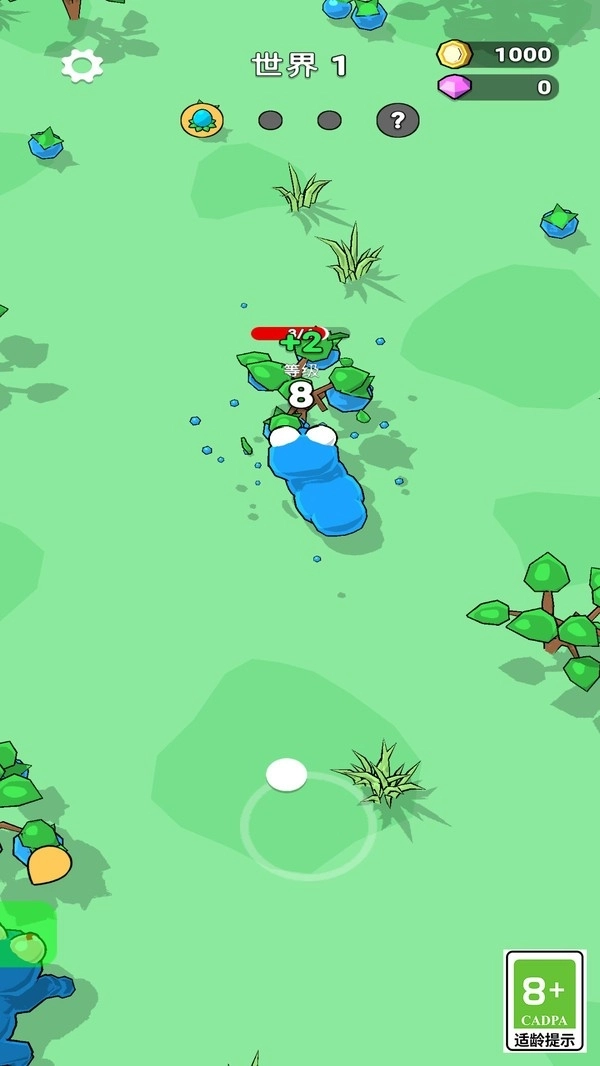
Task: Open the settings gear menu
Action: pos(82,66)
